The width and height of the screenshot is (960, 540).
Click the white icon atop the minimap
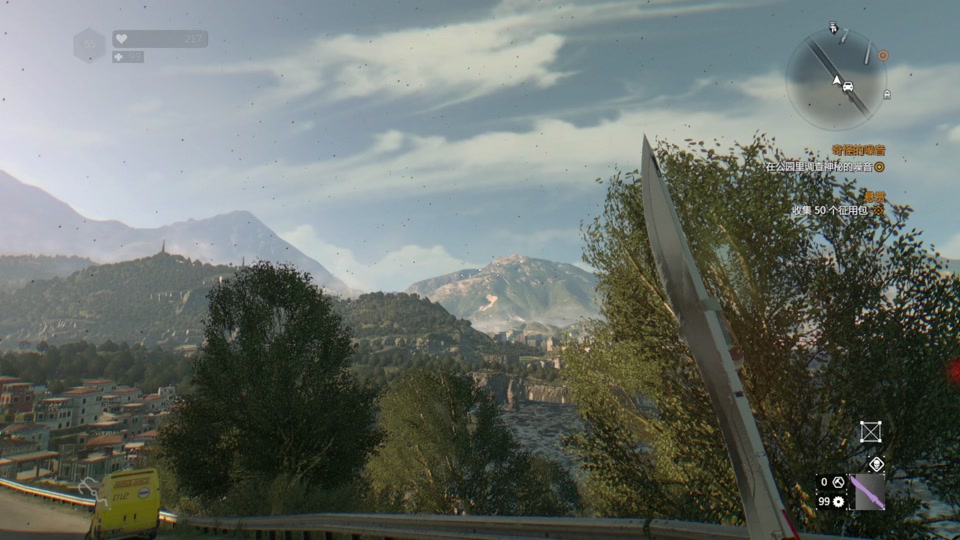click(x=834, y=28)
